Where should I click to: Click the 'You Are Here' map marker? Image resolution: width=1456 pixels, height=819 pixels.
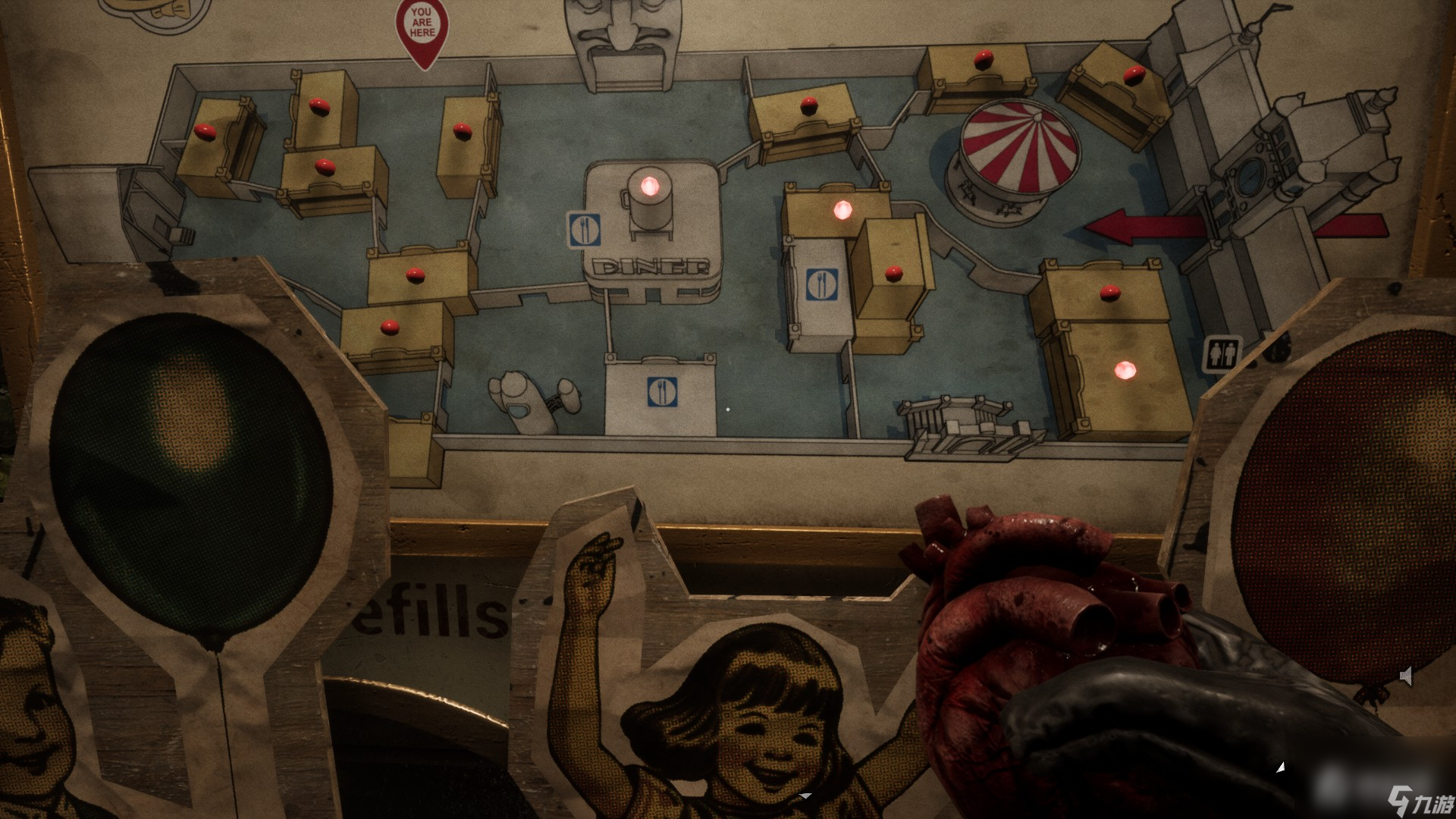pos(422,29)
